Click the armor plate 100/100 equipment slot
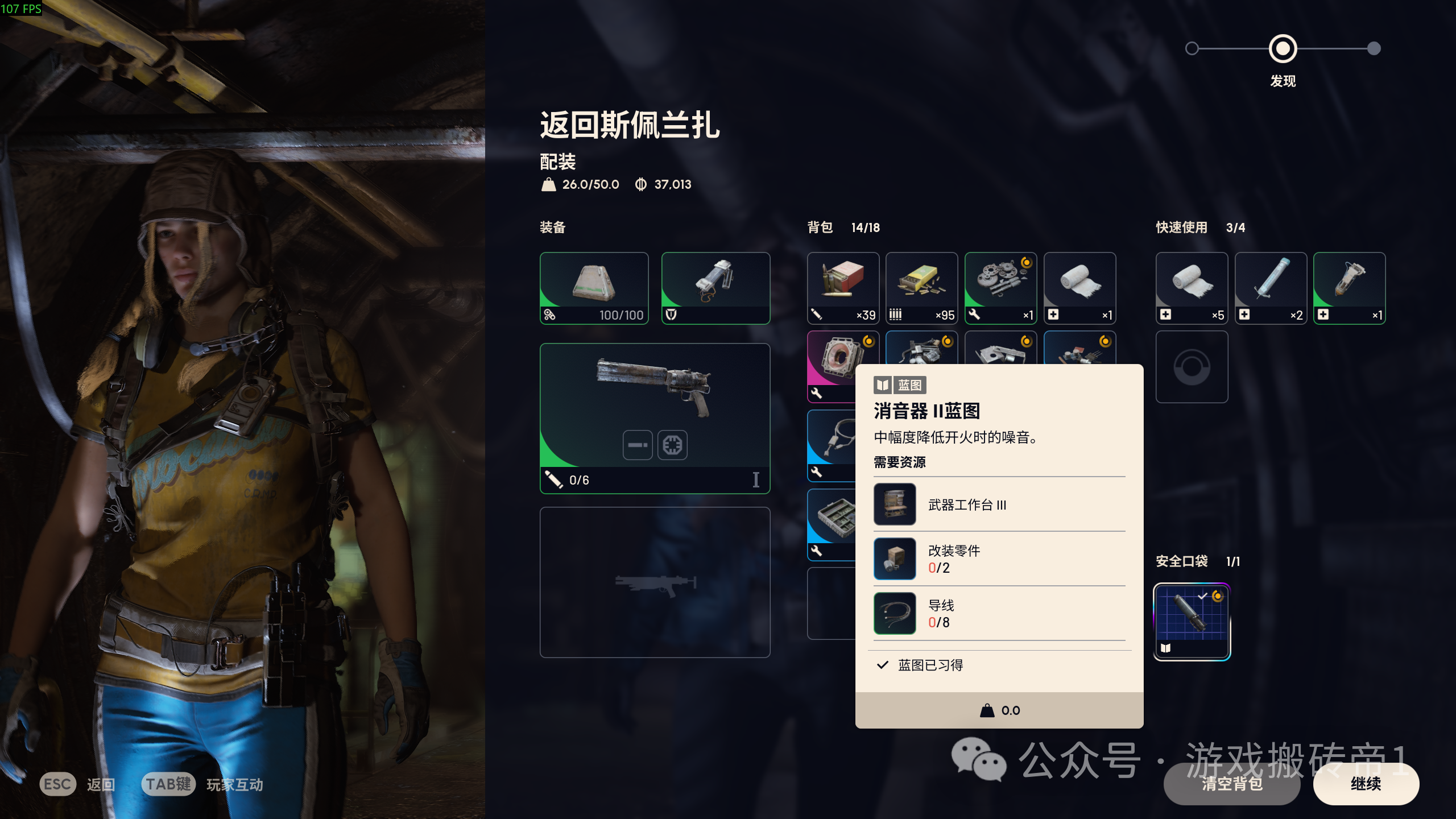The height and width of the screenshot is (819, 1456). coord(594,288)
